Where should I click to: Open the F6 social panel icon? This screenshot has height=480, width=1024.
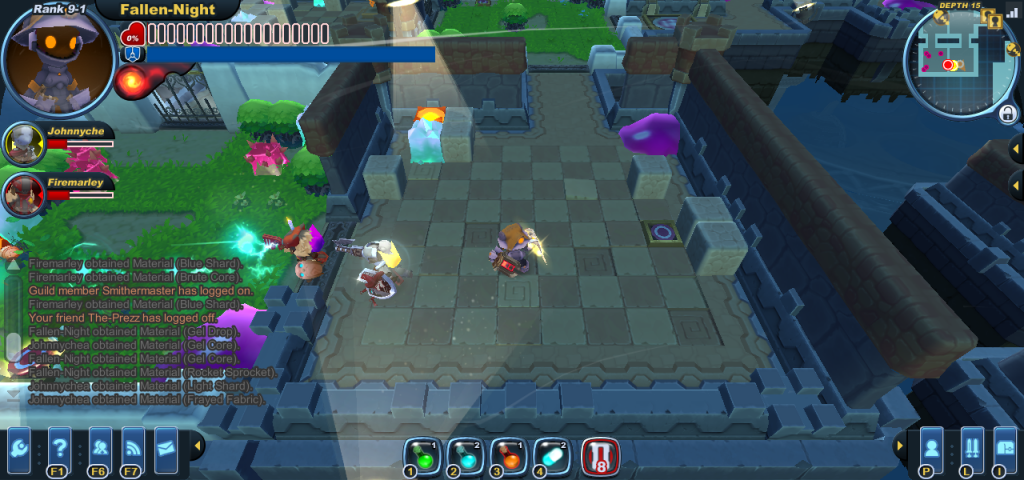pos(99,444)
